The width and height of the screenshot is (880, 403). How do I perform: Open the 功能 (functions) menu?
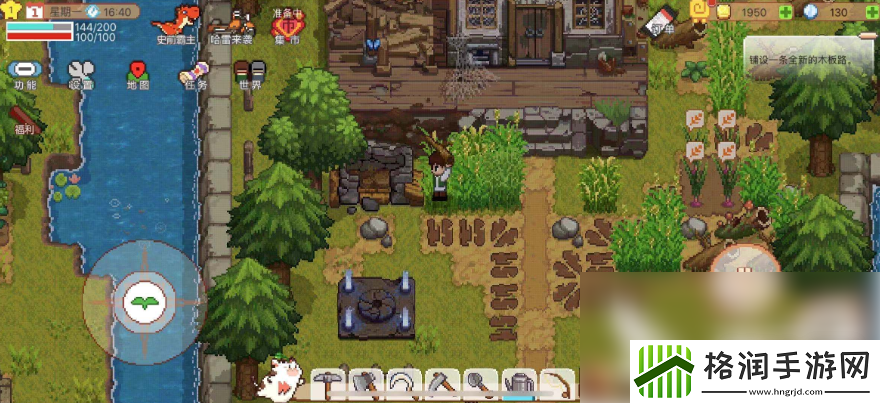[22, 73]
